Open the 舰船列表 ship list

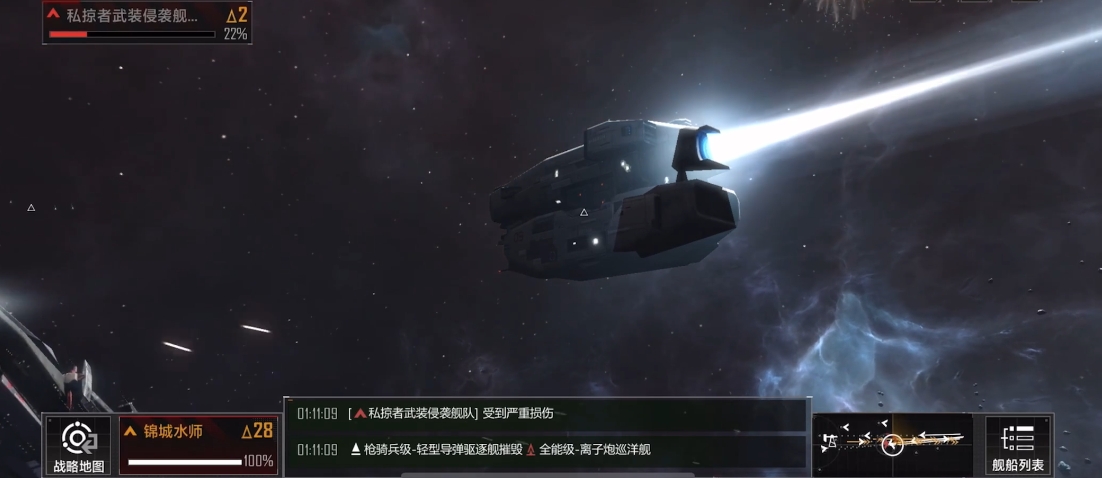[x=1018, y=445]
